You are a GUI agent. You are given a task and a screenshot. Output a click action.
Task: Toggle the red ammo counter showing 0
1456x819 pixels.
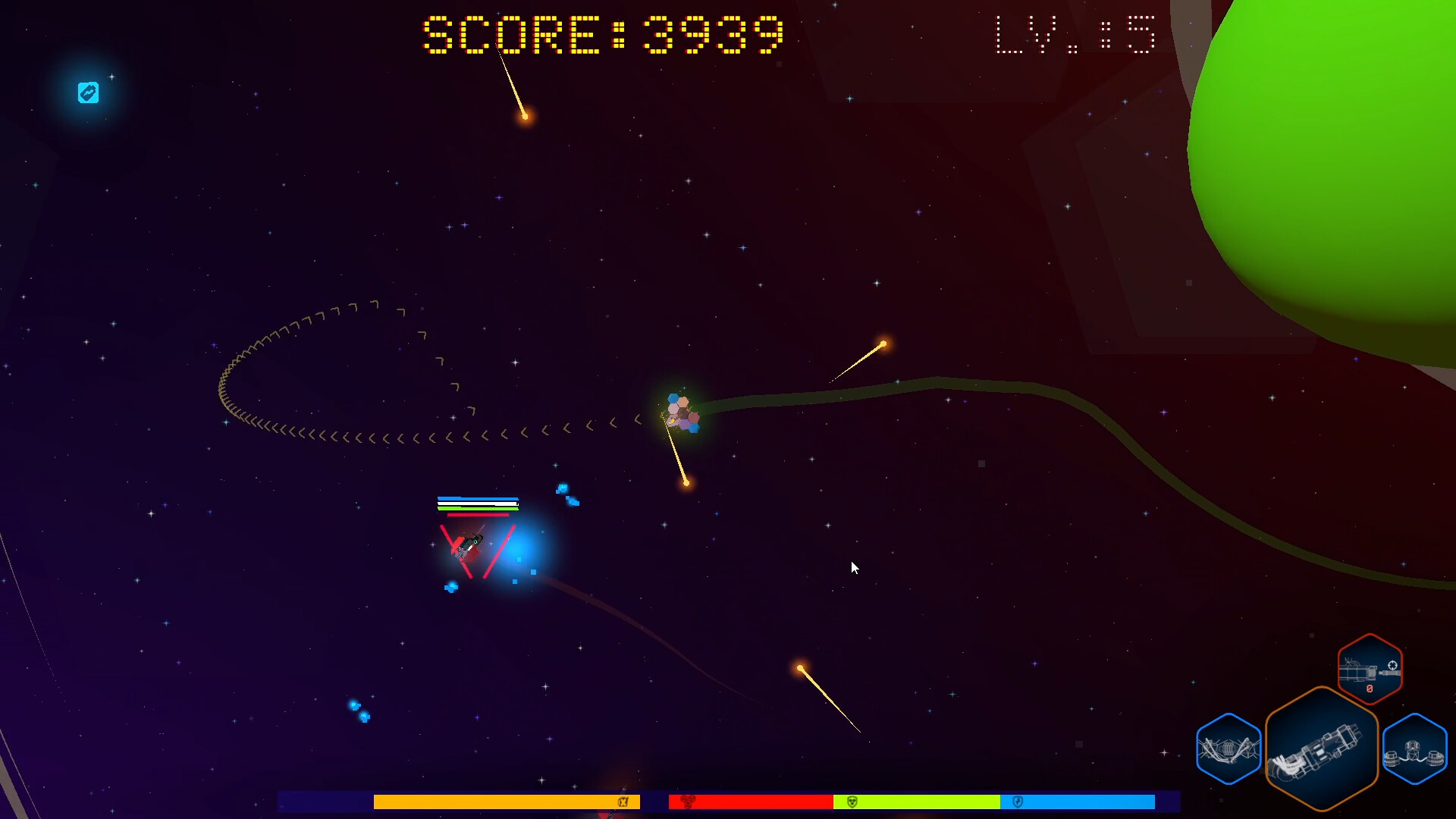1370,689
